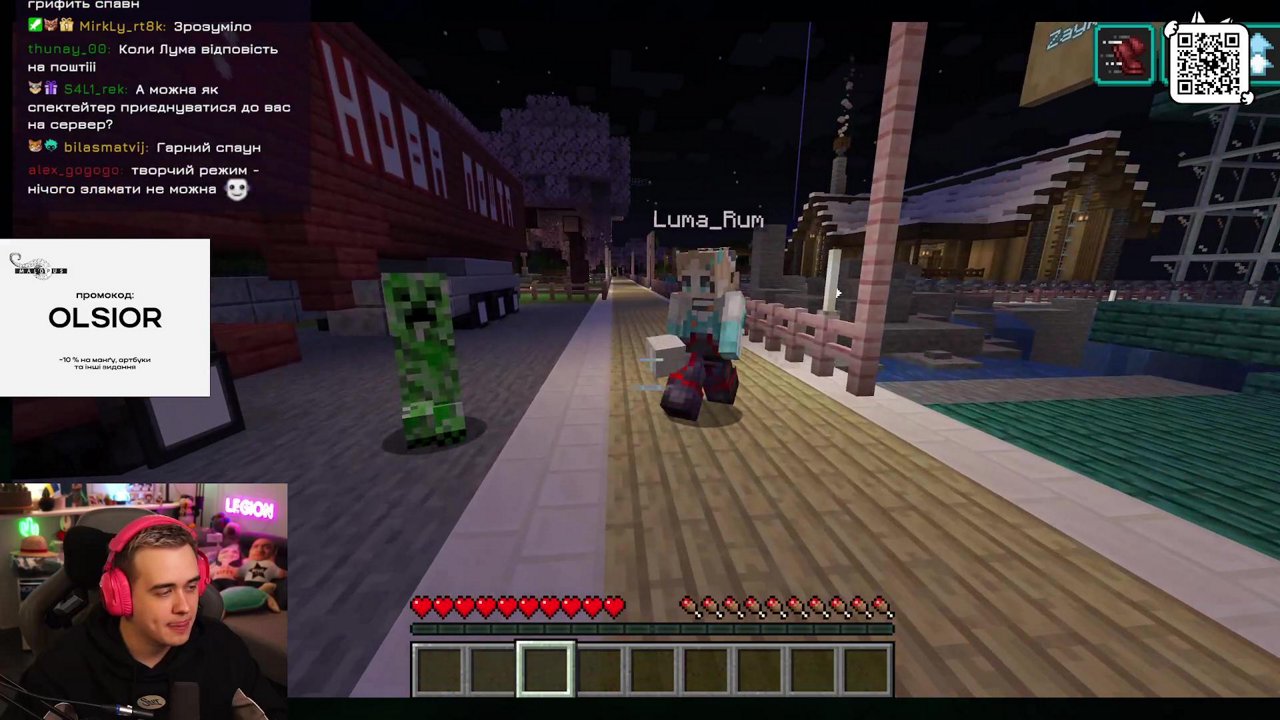The image size is (1280, 720).
Task: Click the green sword moderator badge beside MirkLy_rt8k
Action: 34,25
